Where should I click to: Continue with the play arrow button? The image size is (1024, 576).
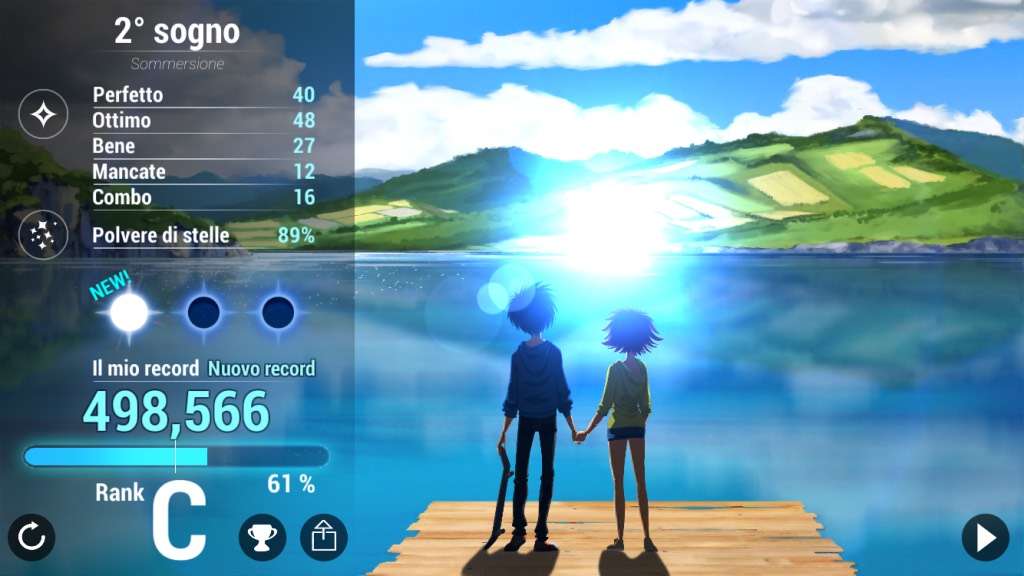[985, 538]
